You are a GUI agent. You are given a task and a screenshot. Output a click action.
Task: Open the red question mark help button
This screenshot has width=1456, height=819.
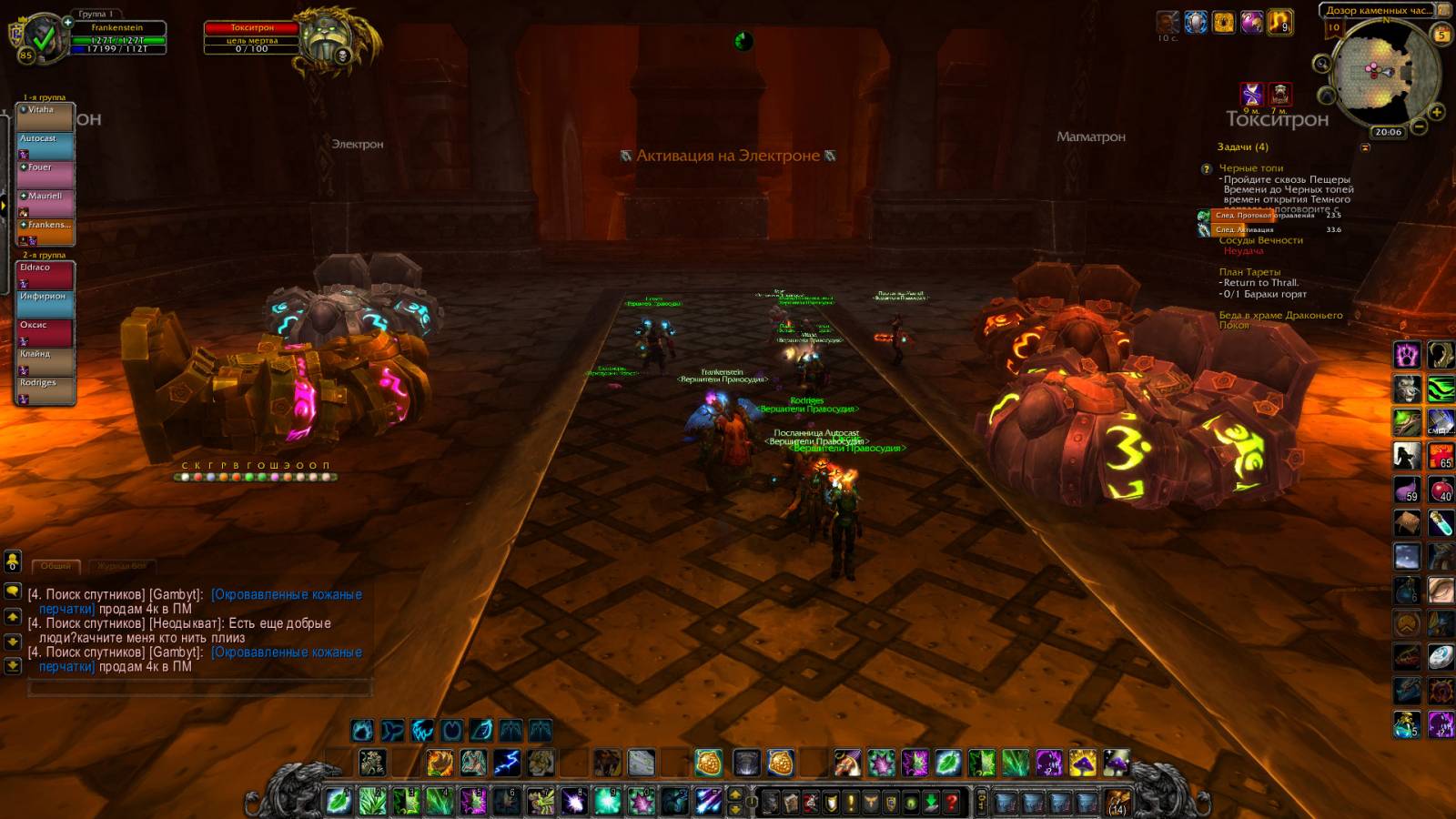pos(952,802)
